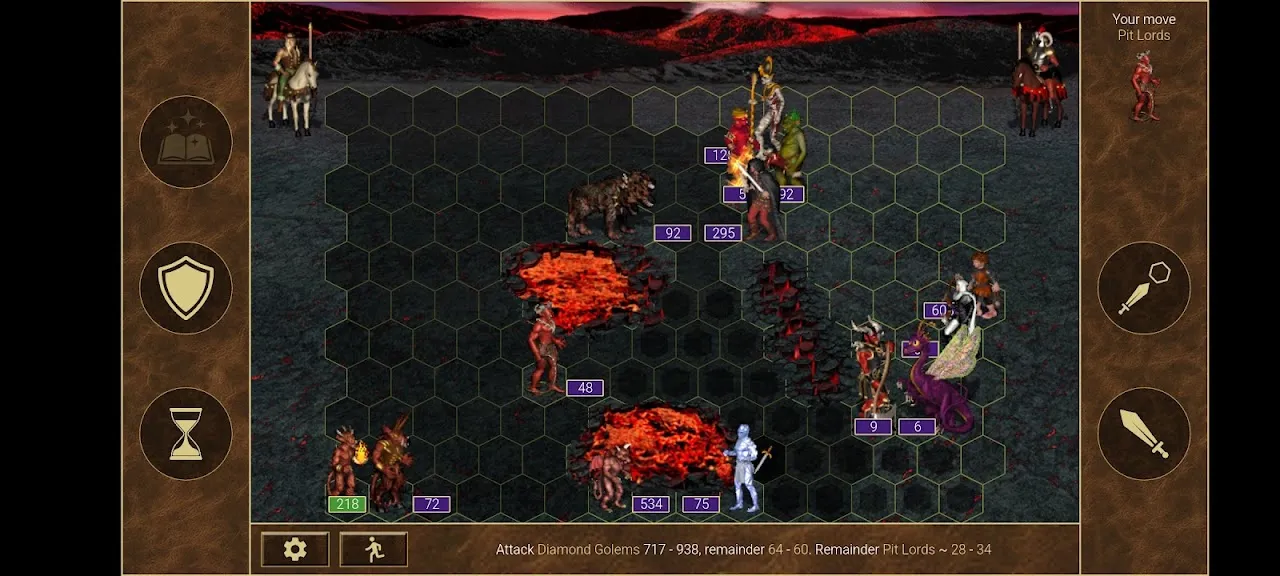Image resolution: width=1280 pixels, height=576 pixels.
Task: Choose the shield defend action
Action: tap(186, 288)
